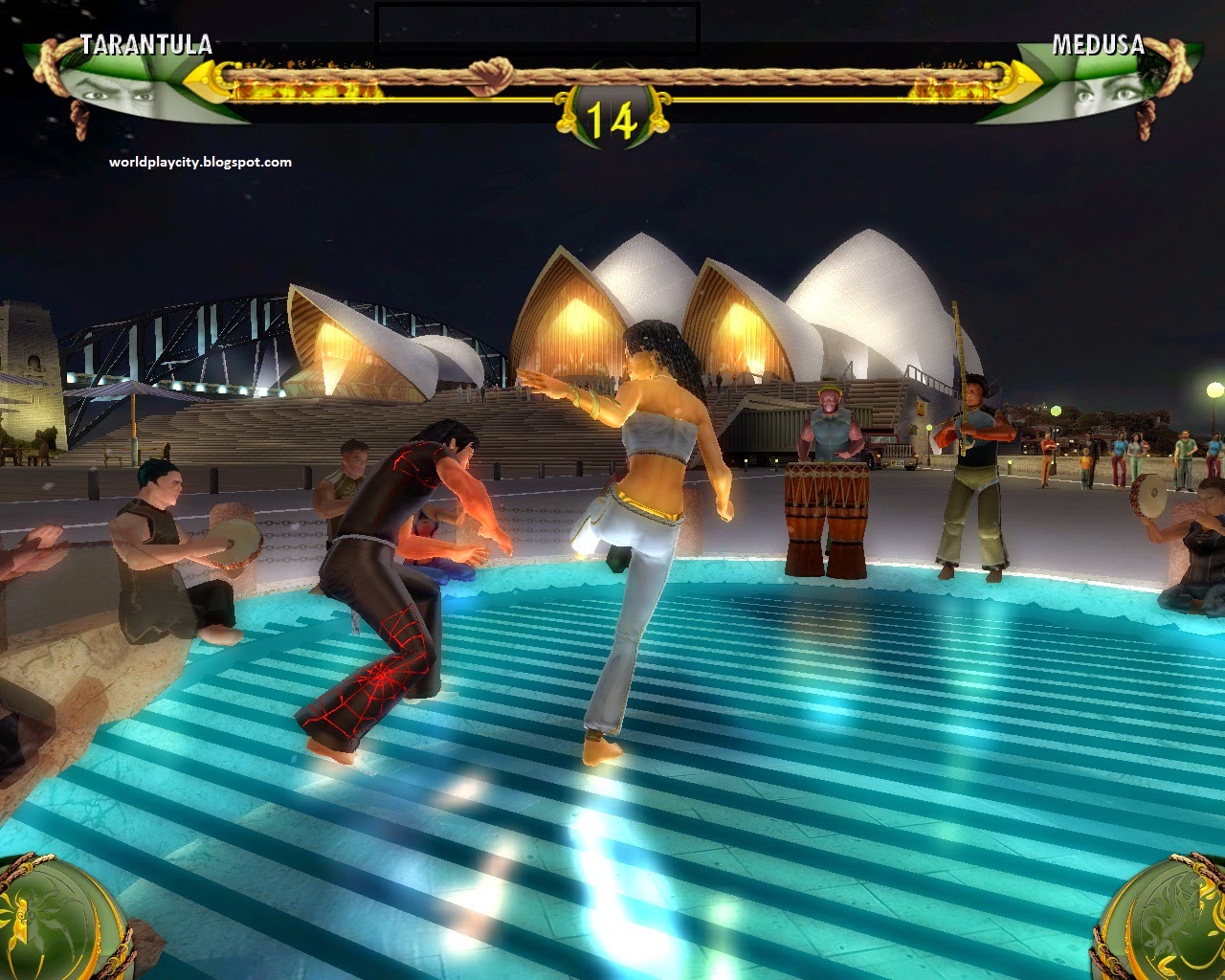Click the MEDUSA name label
This screenshot has width=1225, height=980.
[1097, 42]
